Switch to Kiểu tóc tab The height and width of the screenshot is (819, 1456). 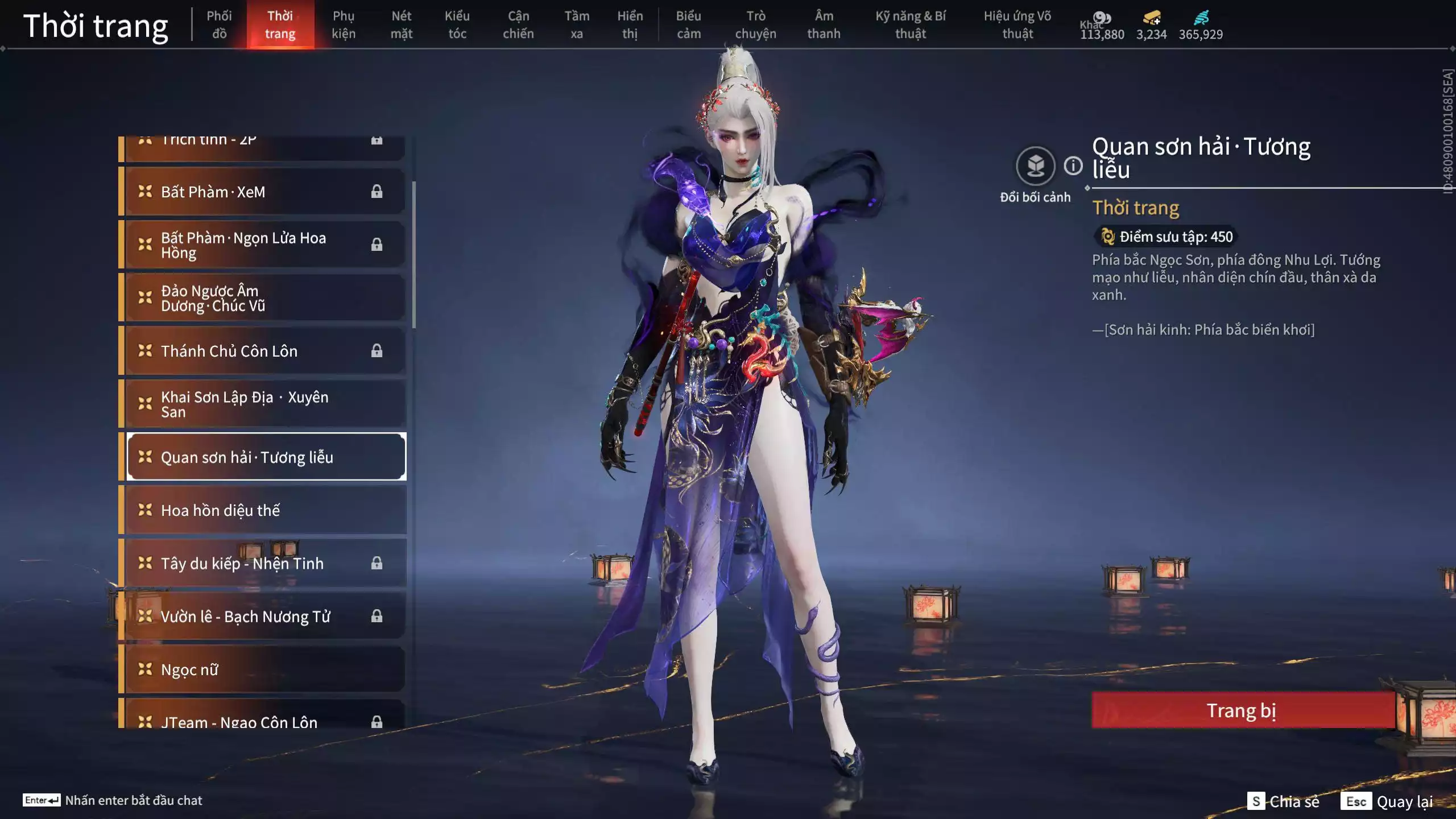tap(457, 25)
